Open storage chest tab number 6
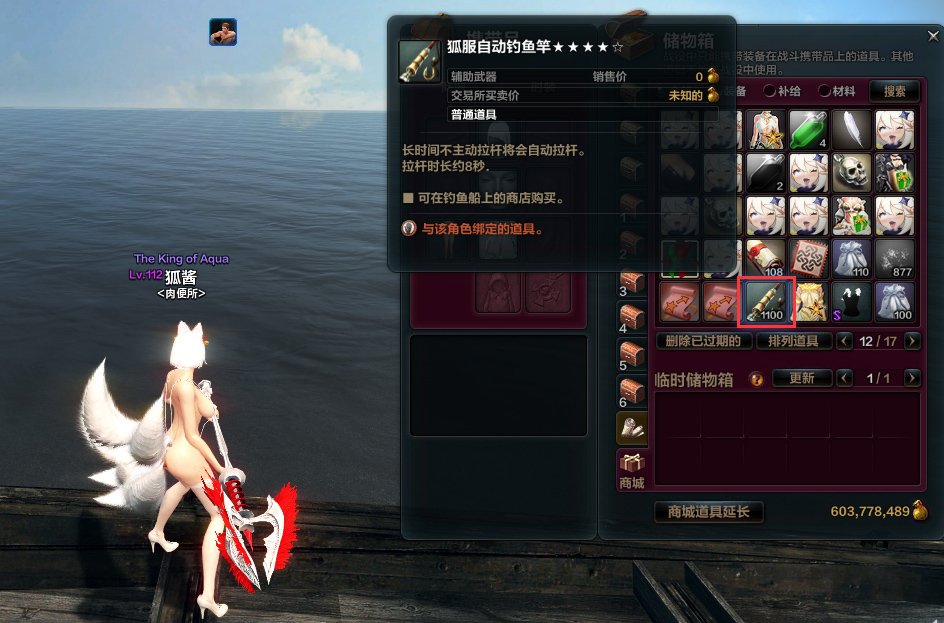 point(632,391)
